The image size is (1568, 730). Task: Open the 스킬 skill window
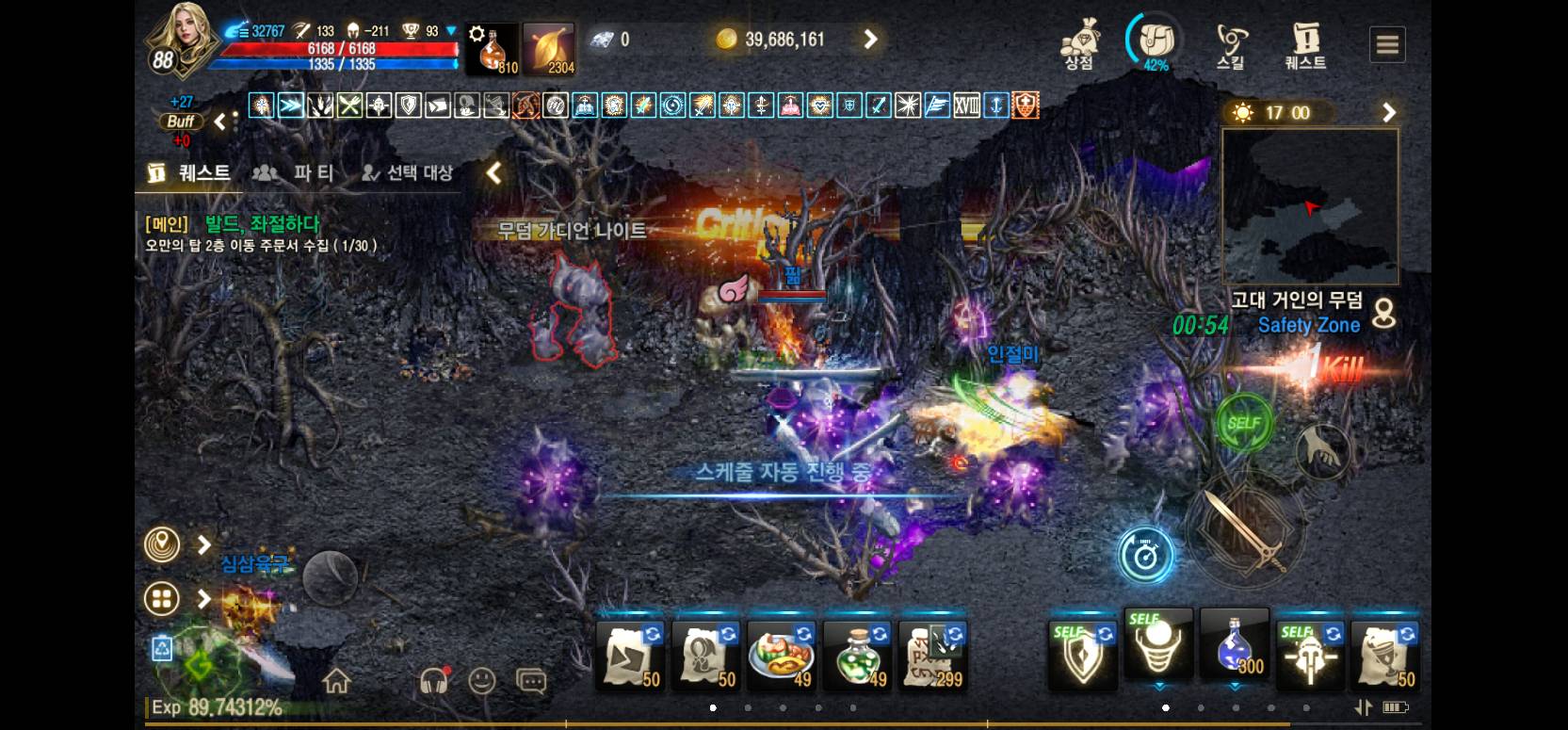tap(1230, 44)
